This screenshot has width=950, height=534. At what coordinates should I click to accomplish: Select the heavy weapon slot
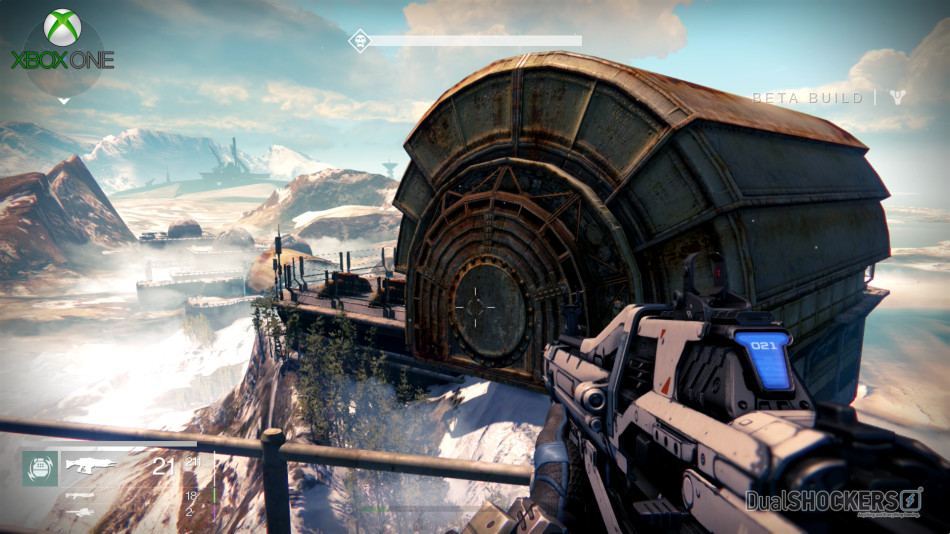coord(80,512)
